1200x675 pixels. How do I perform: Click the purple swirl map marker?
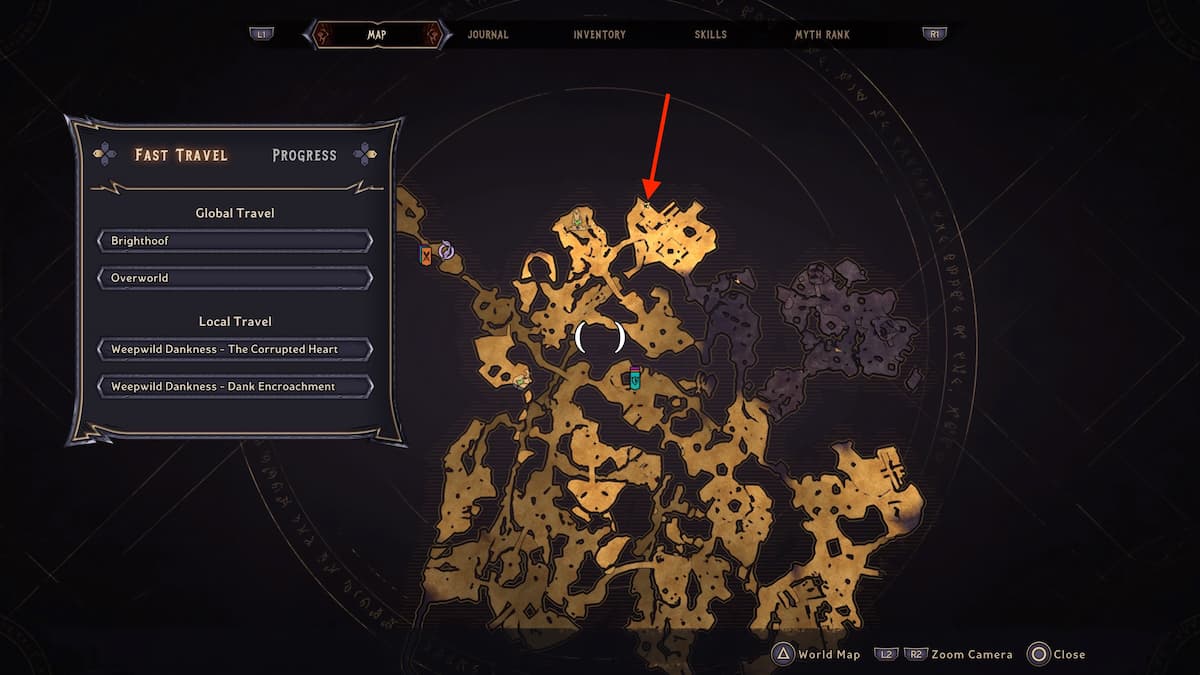[x=446, y=252]
